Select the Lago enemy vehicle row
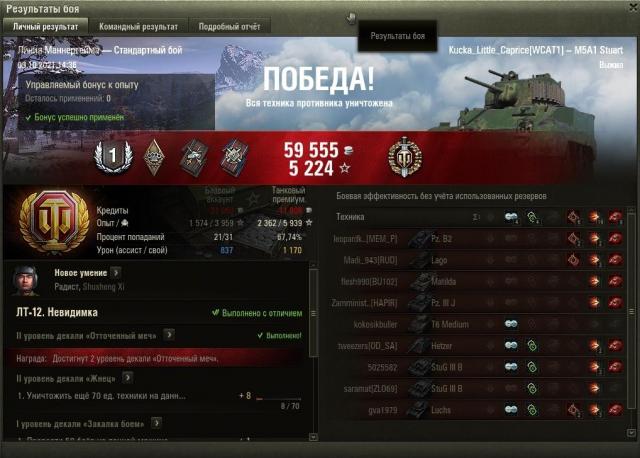 (x=480, y=260)
